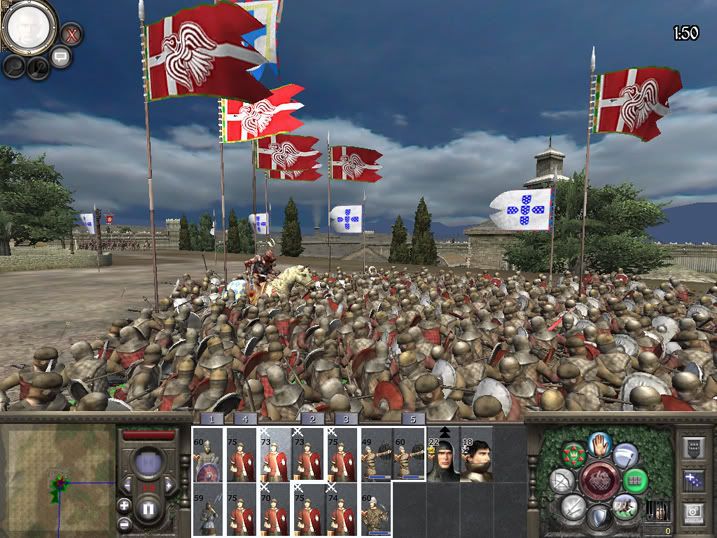Click the large red center command button

[x=598, y=481]
